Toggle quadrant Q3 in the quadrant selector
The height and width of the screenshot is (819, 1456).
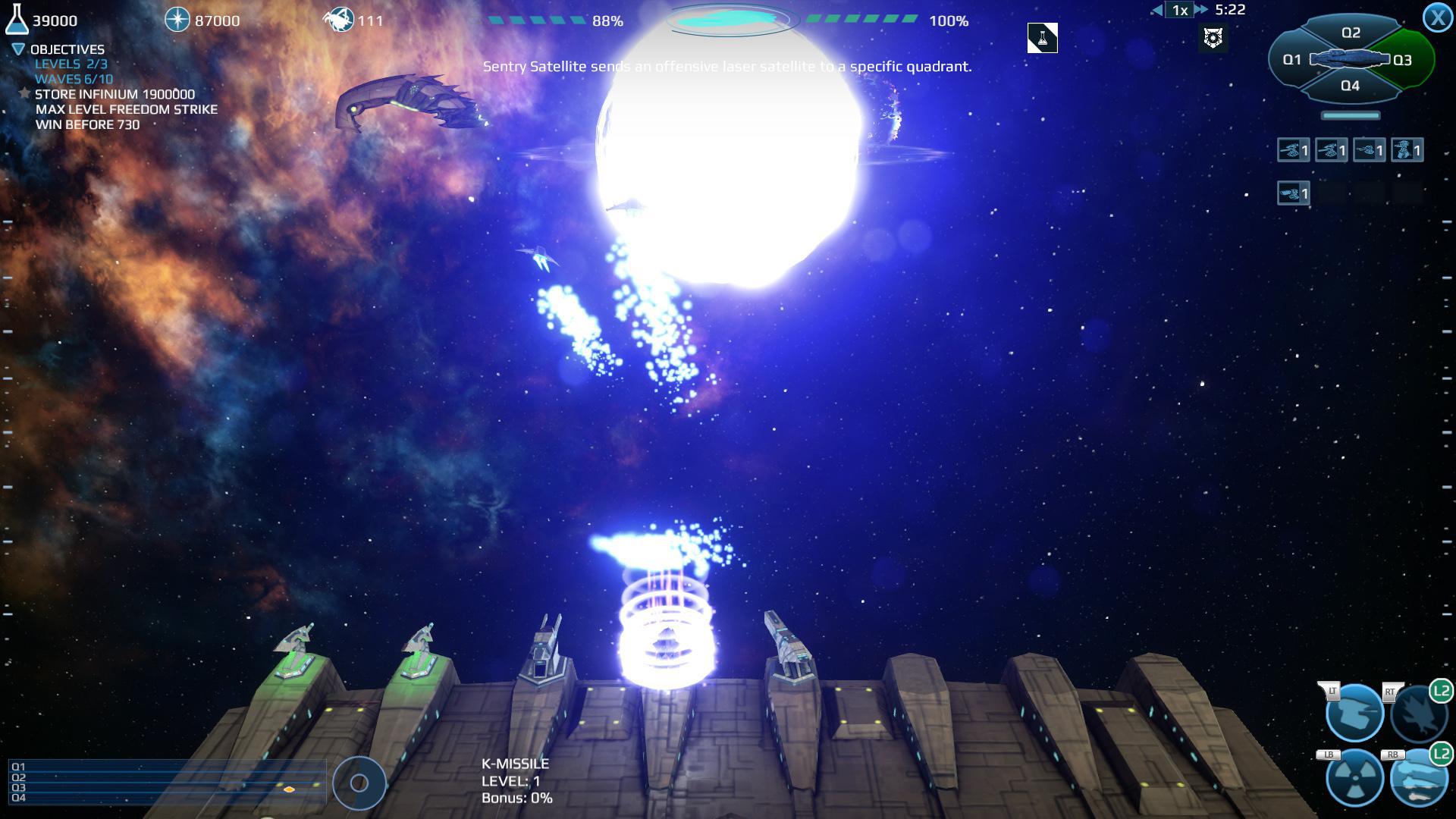coord(1403,58)
